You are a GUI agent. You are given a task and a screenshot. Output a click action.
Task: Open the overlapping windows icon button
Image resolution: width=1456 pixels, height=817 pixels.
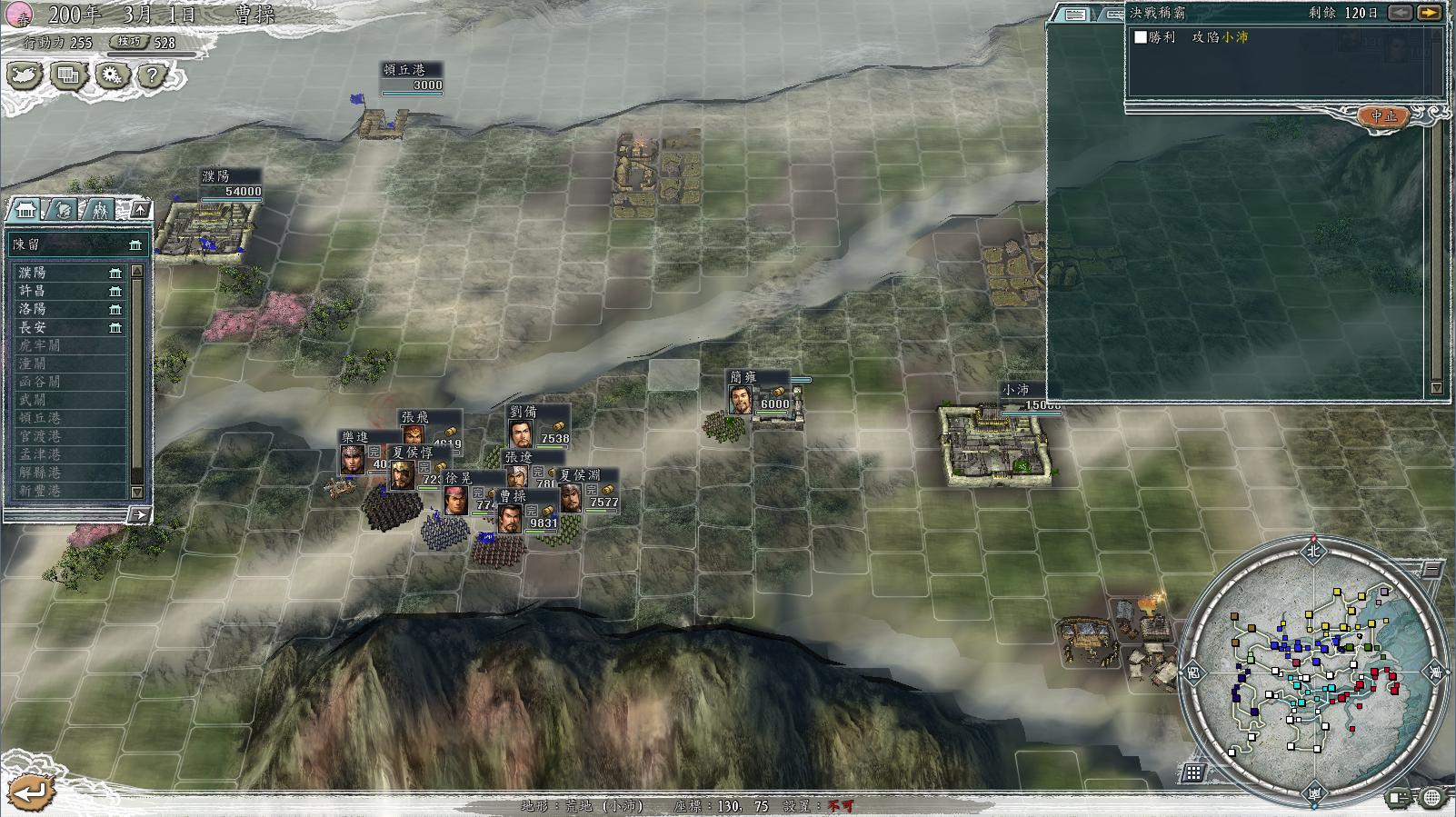(x=68, y=75)
